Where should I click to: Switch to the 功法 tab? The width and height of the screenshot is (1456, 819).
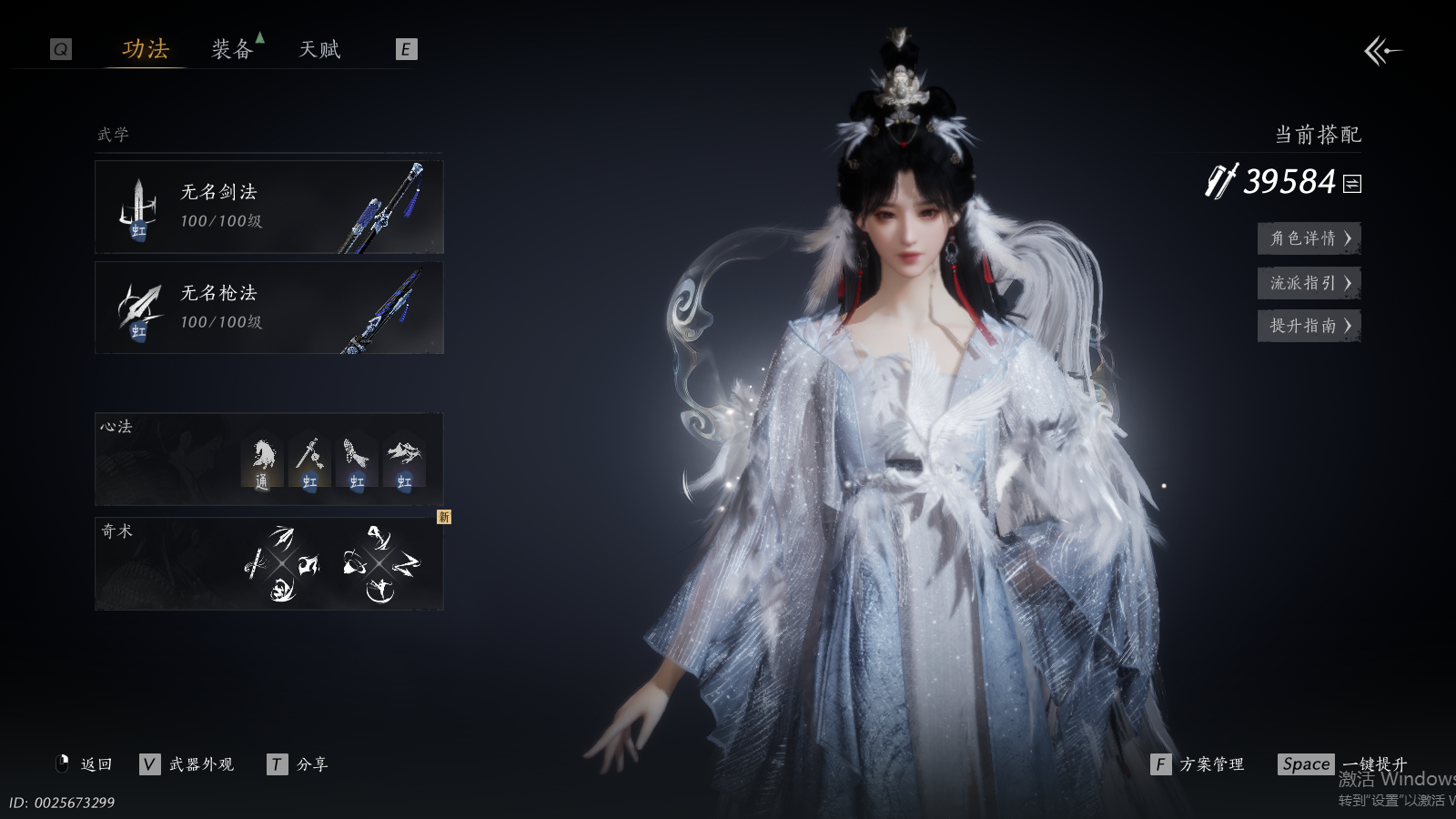tap(146, 49)
